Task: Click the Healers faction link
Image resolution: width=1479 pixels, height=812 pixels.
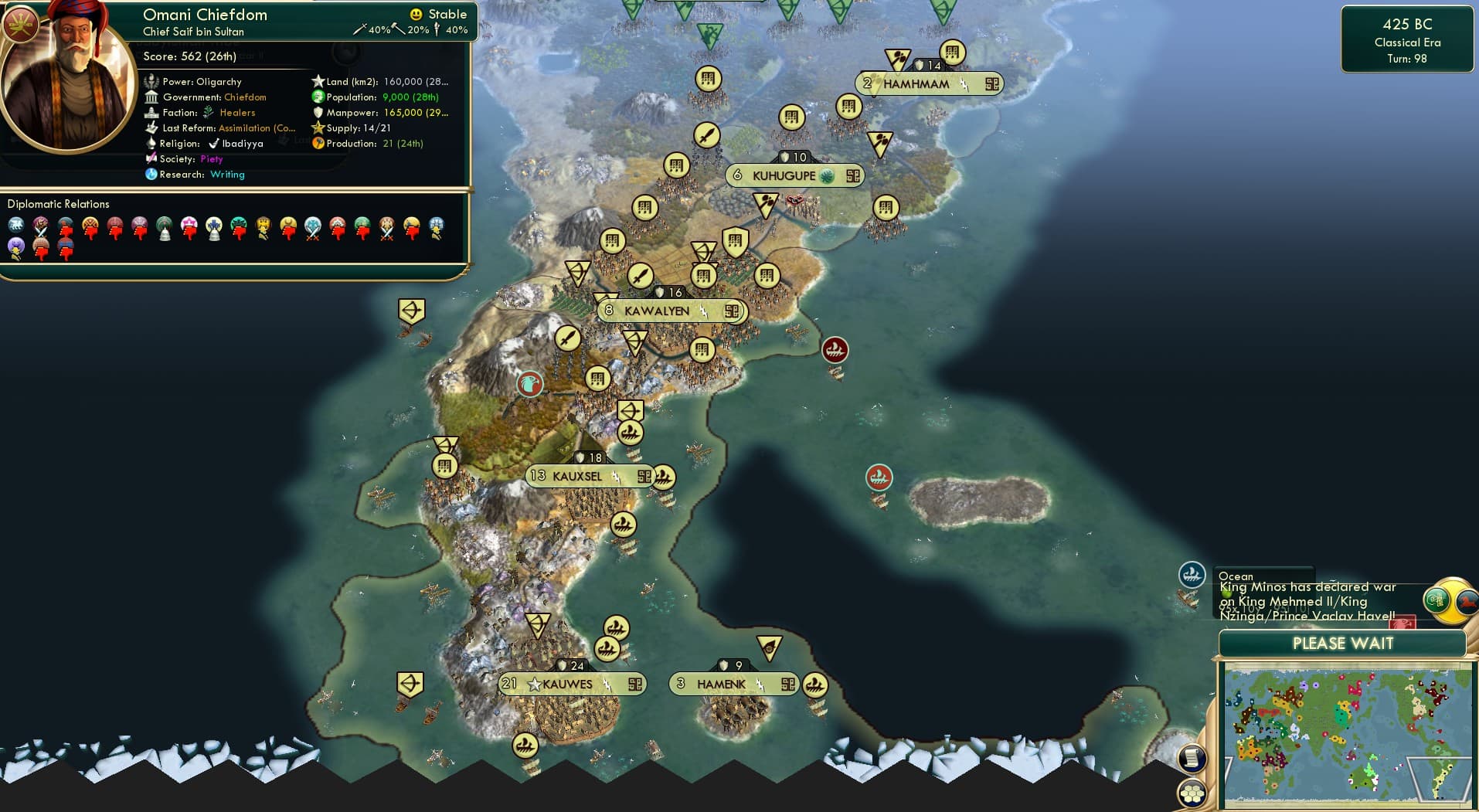Action: point(237,112)
